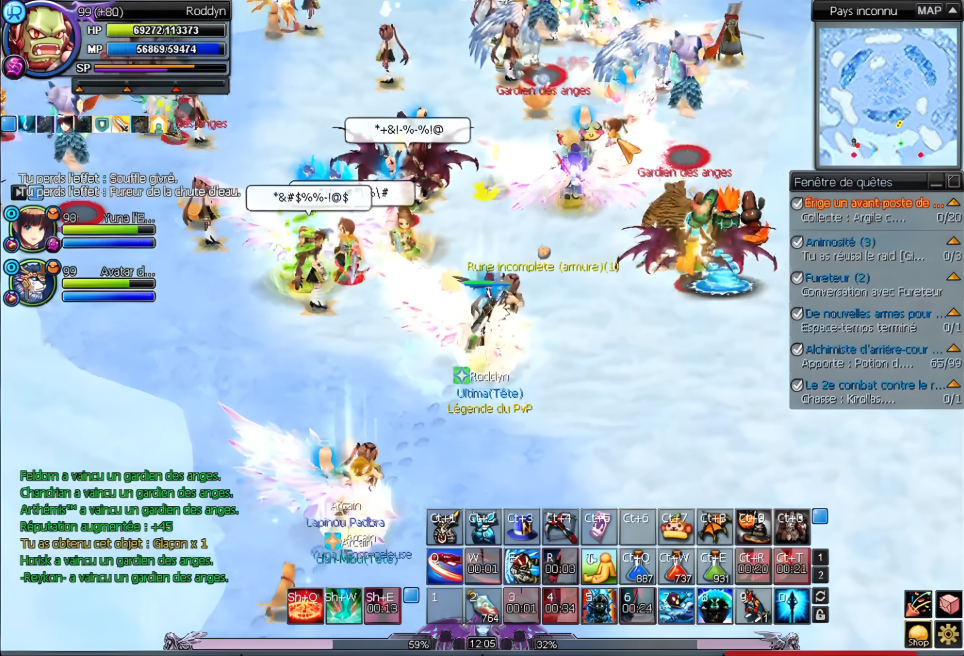Switch to hotbar page 2
Image resolution: width=964 pixels, height=656 pixels.
820,575
